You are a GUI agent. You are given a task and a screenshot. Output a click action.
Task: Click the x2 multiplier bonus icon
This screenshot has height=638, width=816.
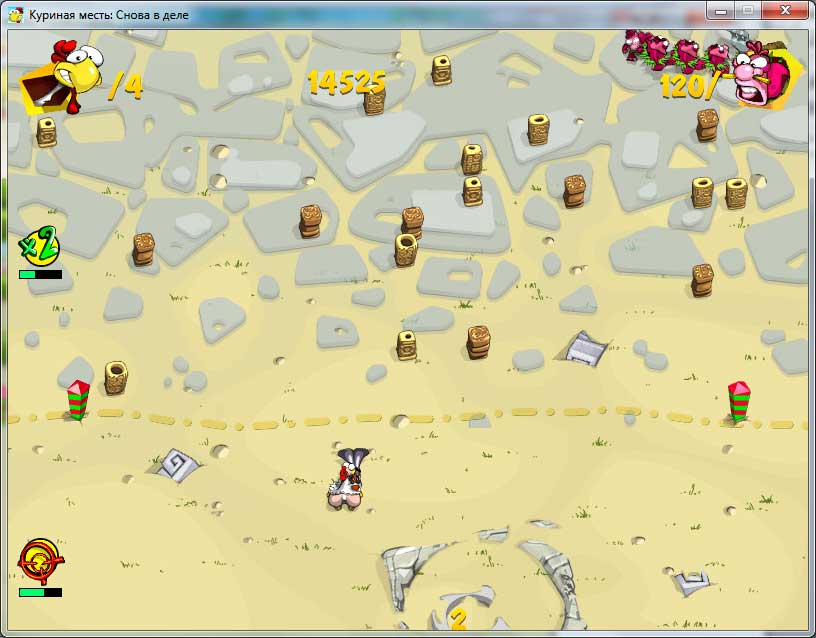39,245
